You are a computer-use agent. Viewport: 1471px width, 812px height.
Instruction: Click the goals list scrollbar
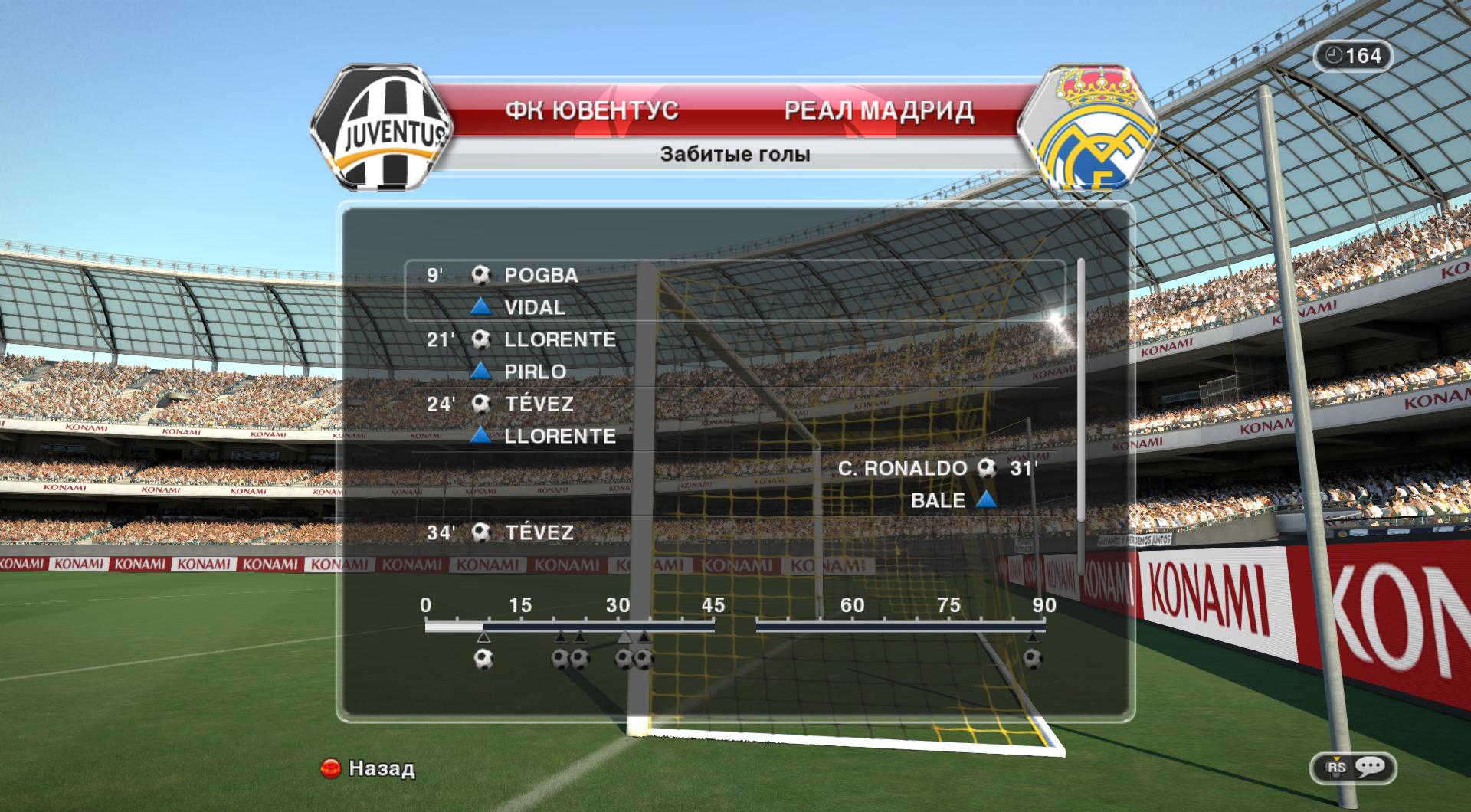coord(1081,391)
